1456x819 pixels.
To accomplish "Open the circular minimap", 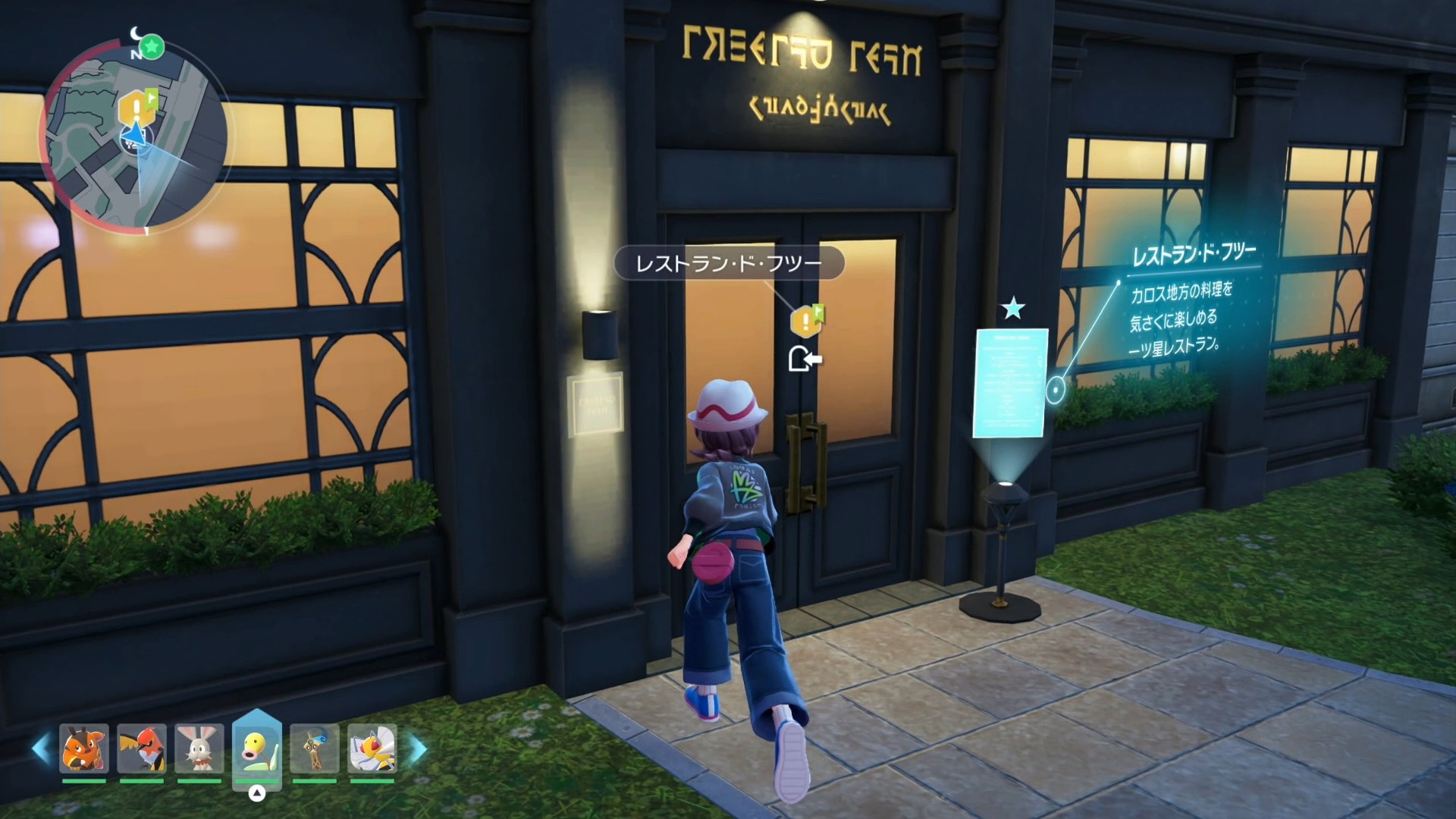I will tap(135, 136).
